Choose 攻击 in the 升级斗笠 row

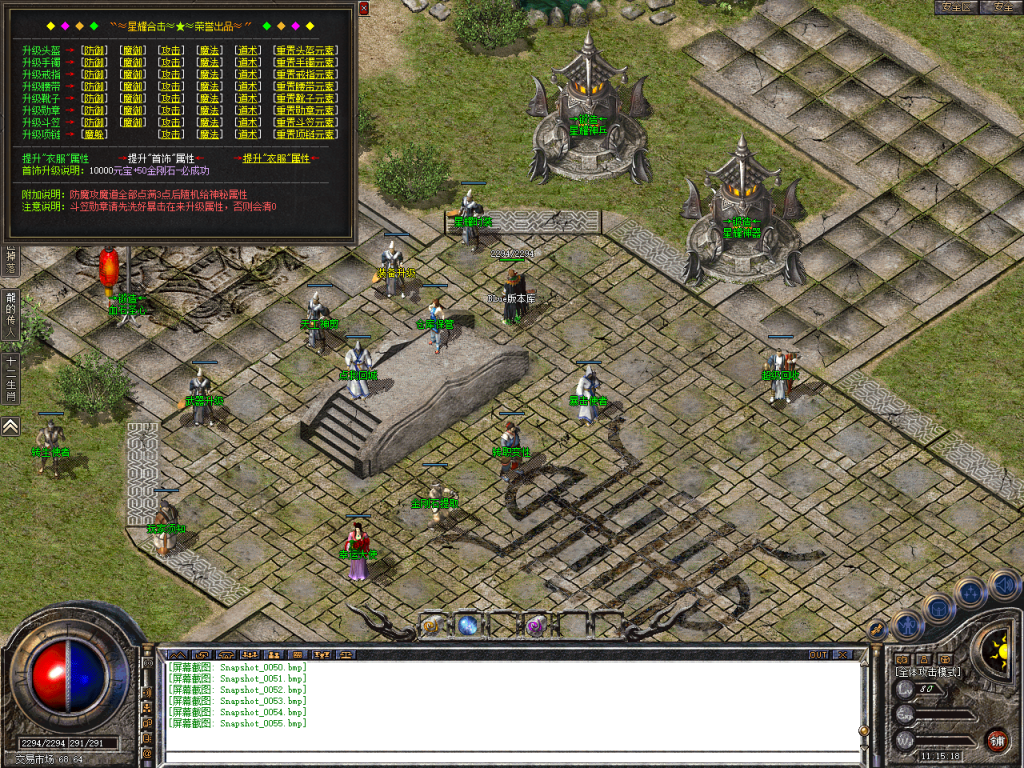tap(172, 122)
